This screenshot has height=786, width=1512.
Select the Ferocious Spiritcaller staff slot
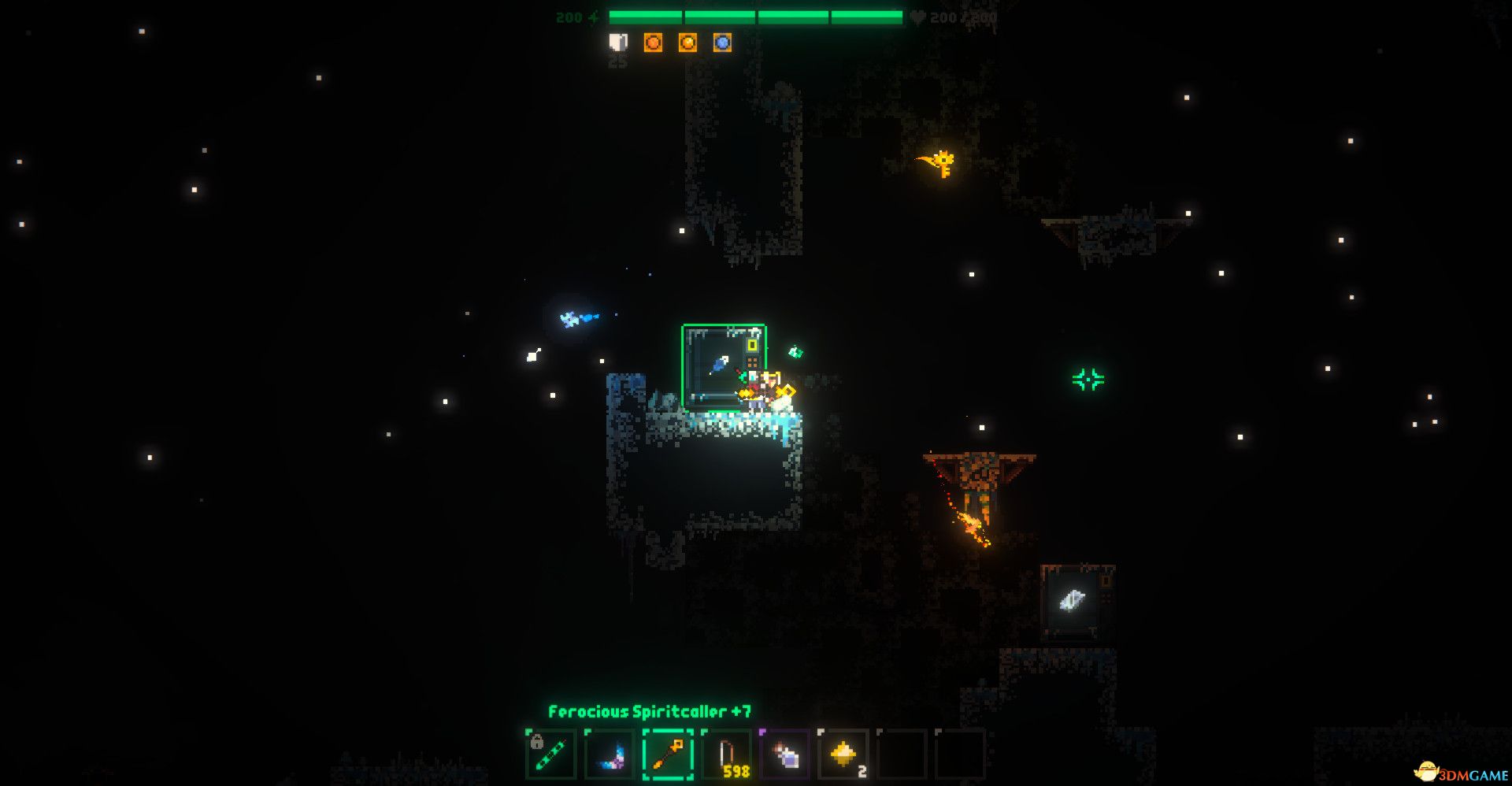(668, 754)
